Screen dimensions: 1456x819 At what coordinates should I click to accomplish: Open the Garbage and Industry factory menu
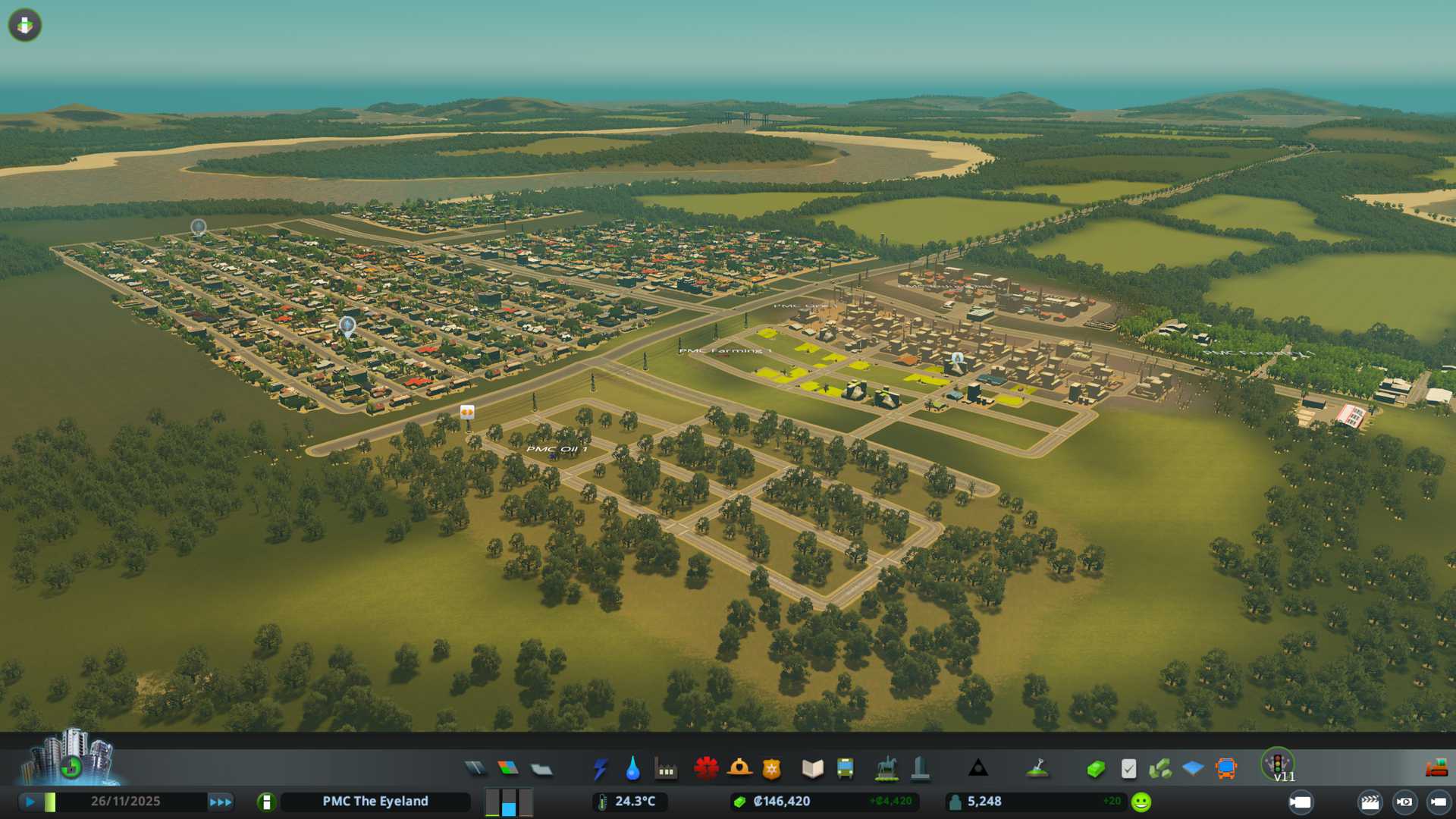pos(666,769)
